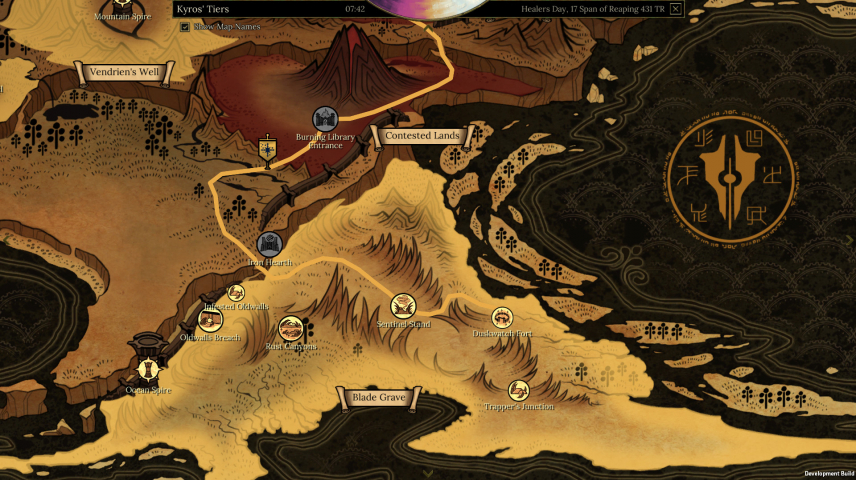Select the Burning Library Entrance location

pyautogui.click(x=325, y=119)
